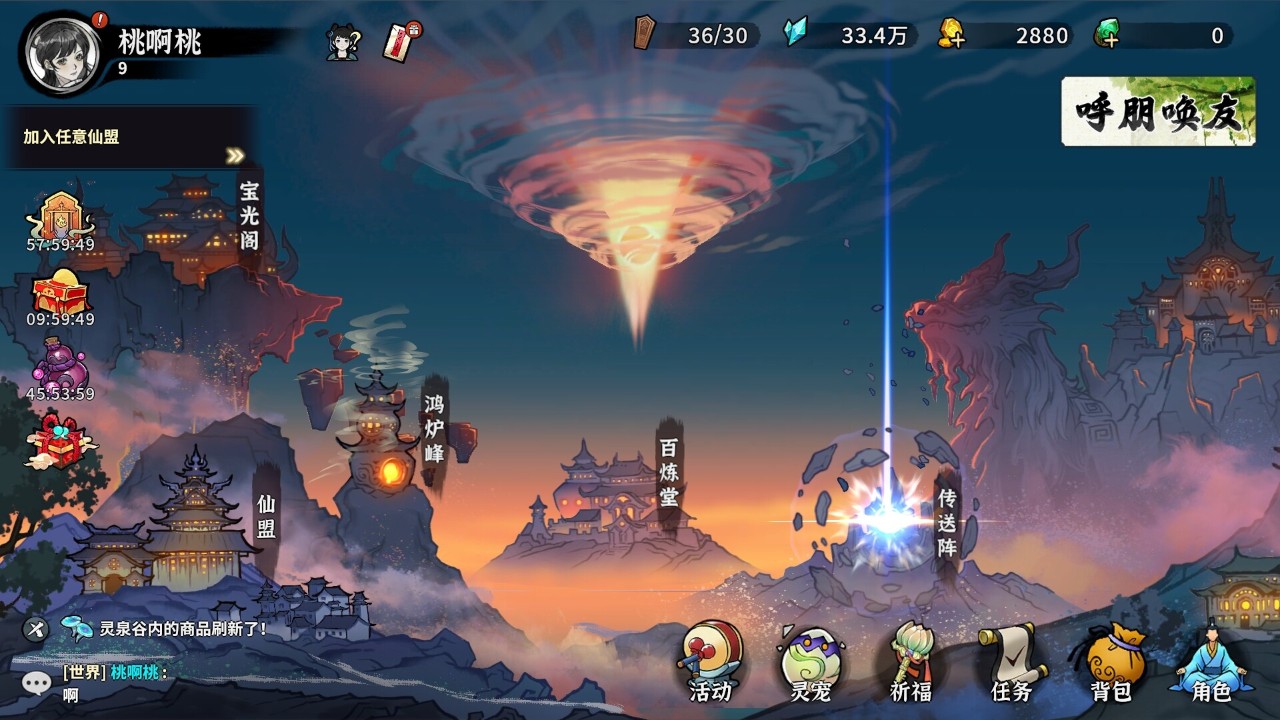Image resolution: width=1280 pixels, height=720 pixels.
Task: Open the 灵宠 spirit pet menu
Action: [810, 661]
